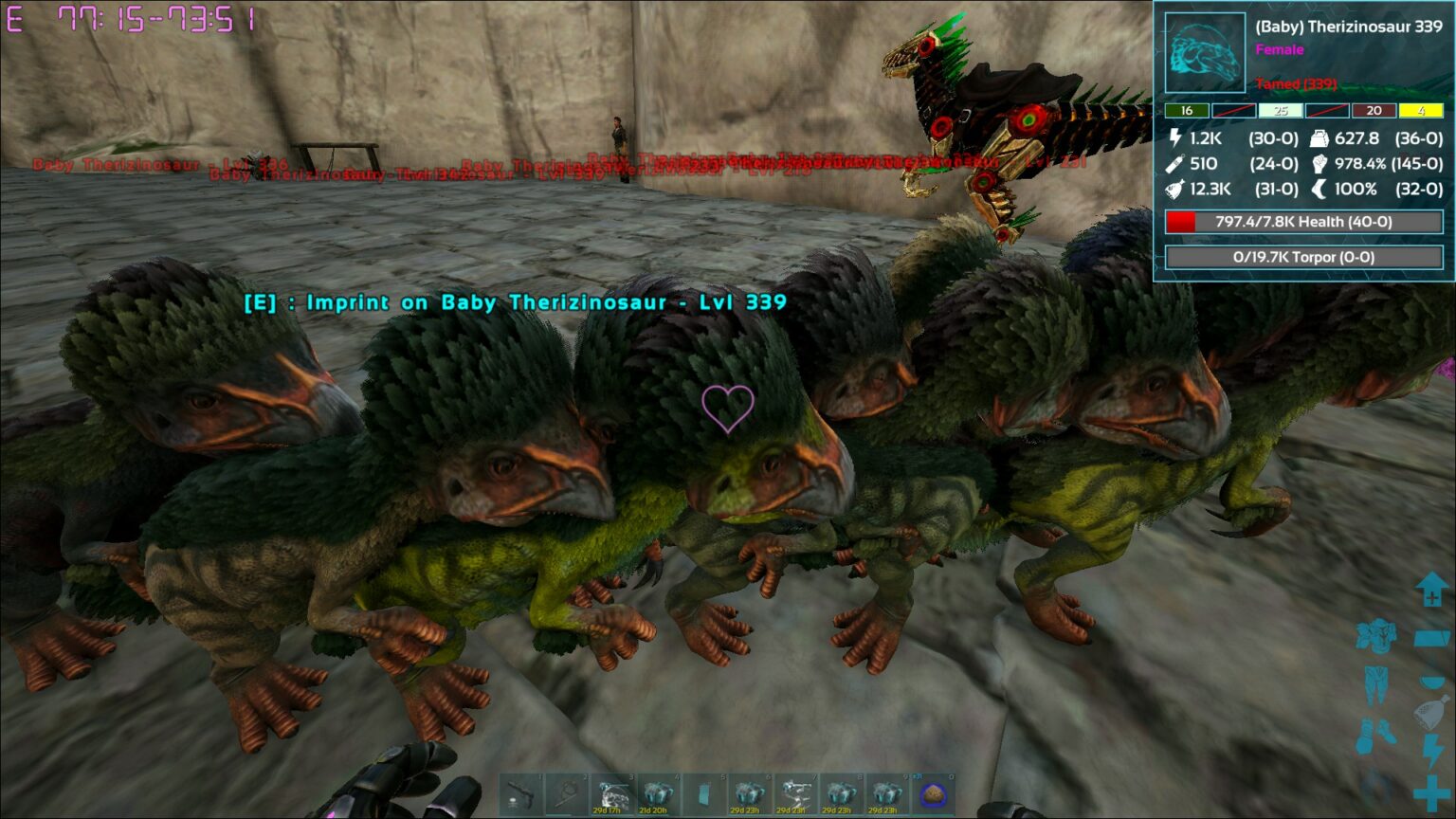Click the weight stat icon

pos(1318,138)
